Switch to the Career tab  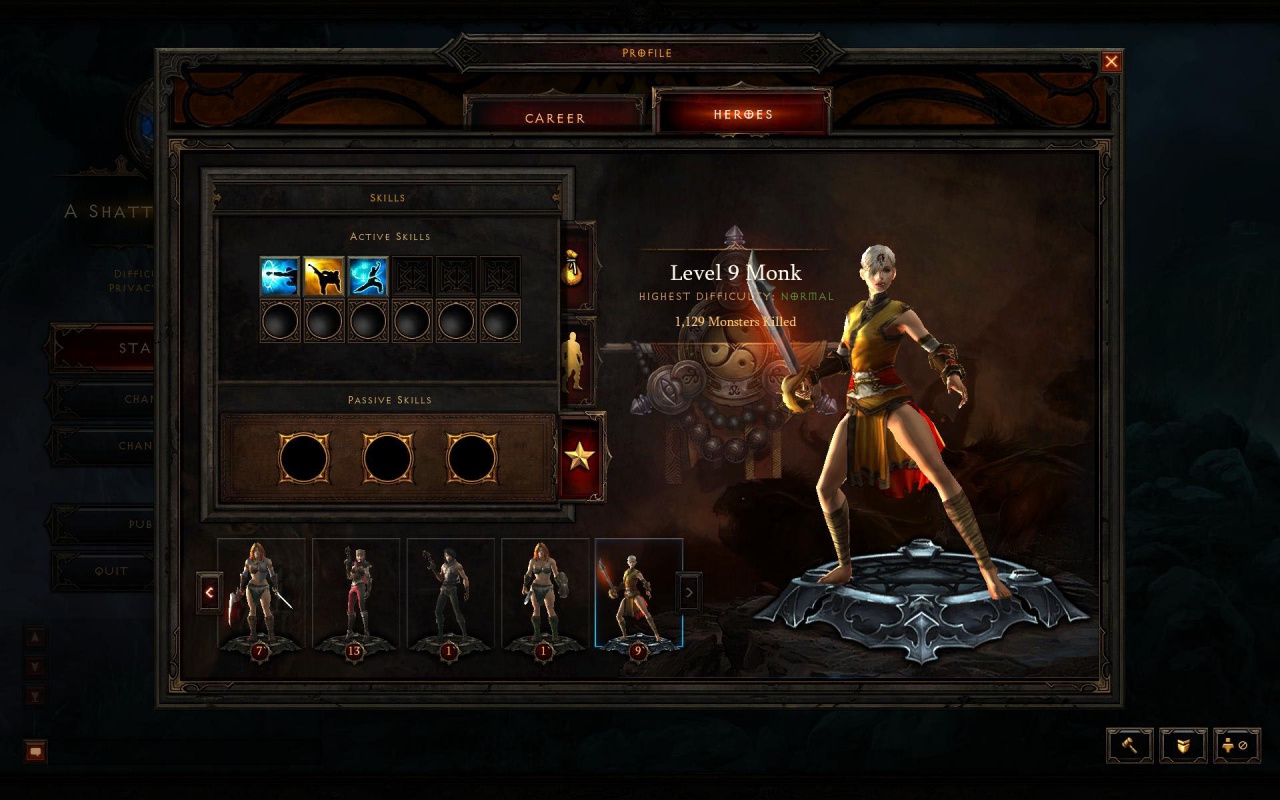click(x=555, y=117)
